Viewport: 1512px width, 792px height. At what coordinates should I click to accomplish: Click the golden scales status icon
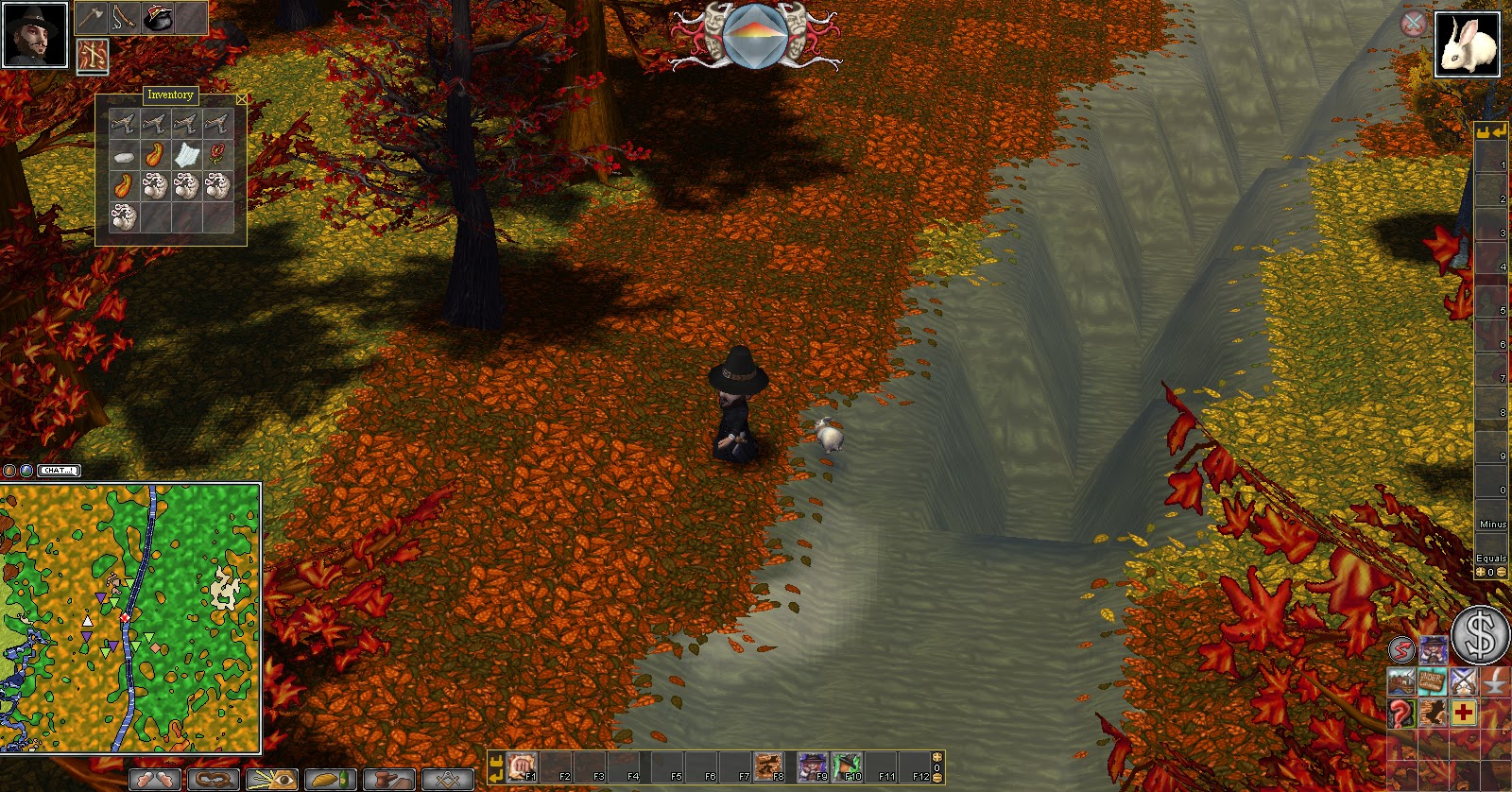92,56
